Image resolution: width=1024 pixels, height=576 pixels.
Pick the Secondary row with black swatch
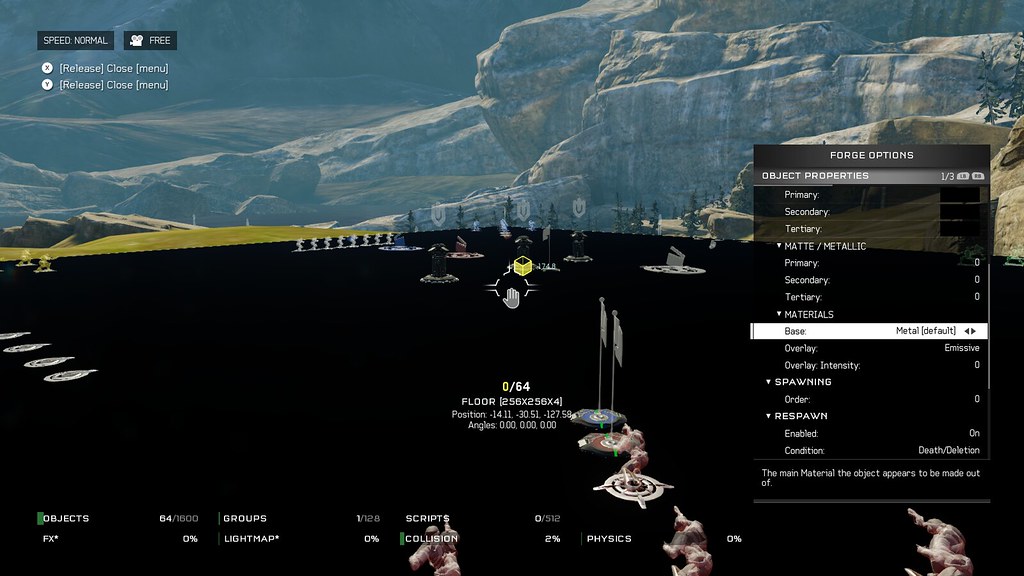[870, 212]
